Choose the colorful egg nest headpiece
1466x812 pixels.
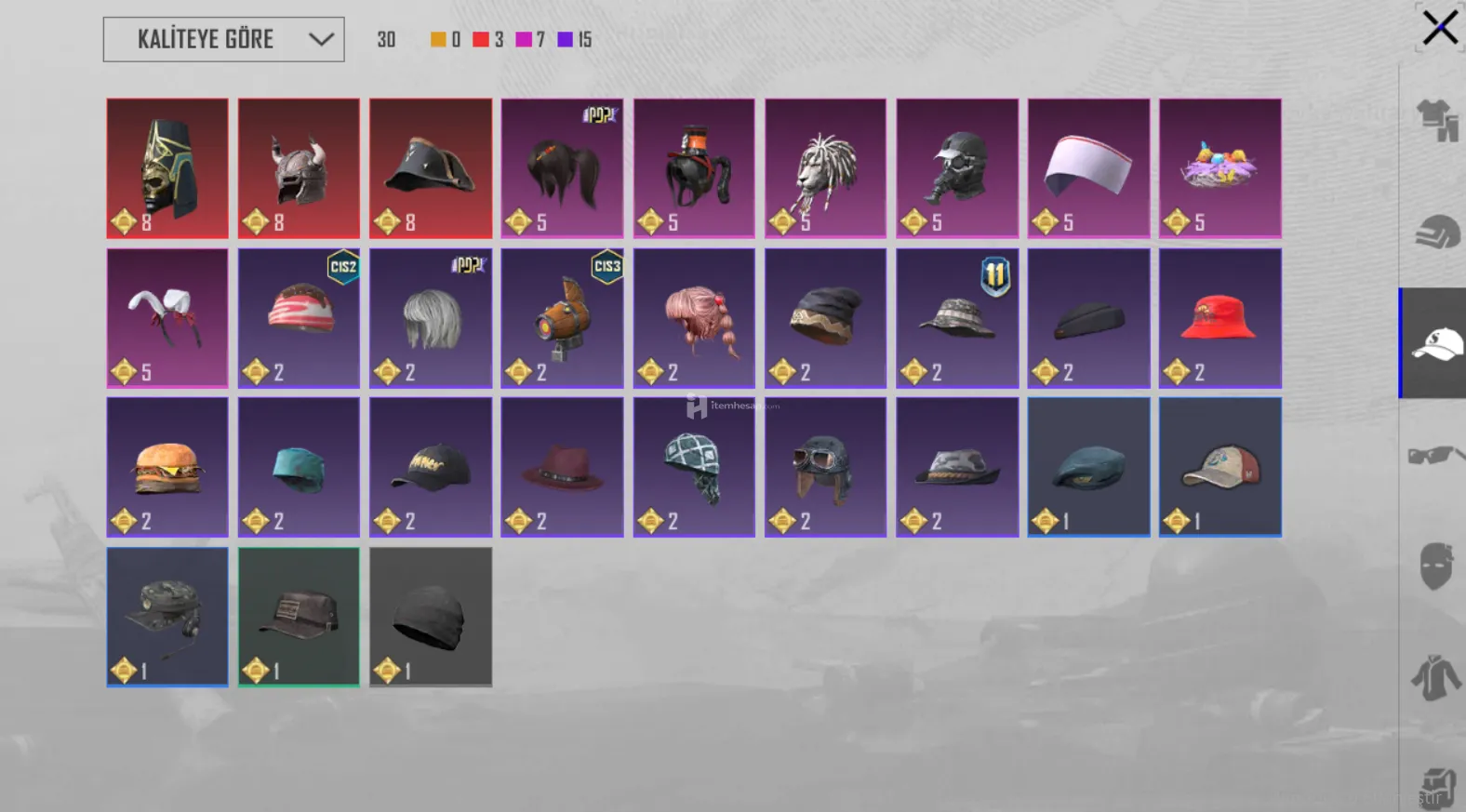point(1219,168)
